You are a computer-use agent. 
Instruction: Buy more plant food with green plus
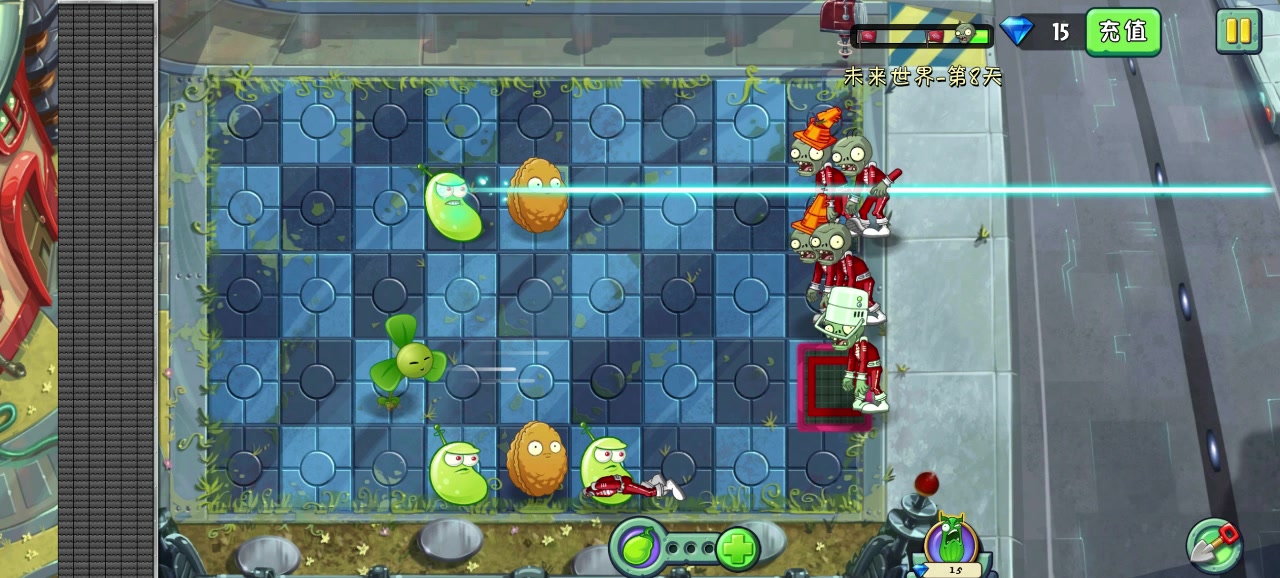tap(738, 548)
